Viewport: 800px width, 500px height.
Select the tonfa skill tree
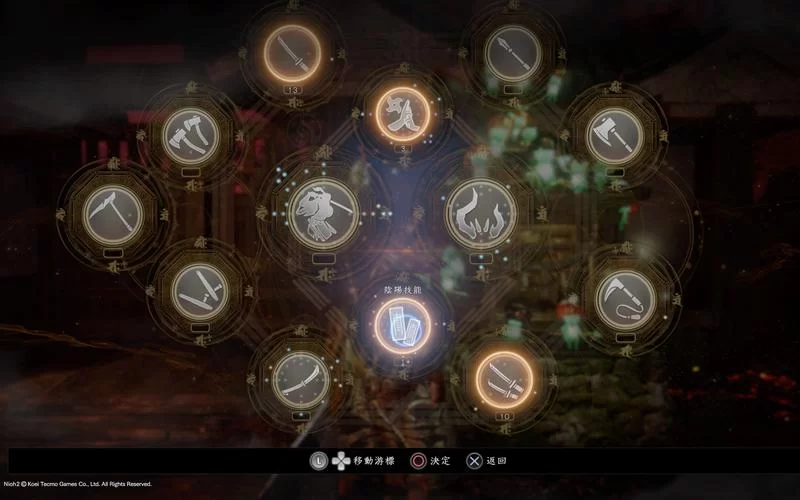point(200,291)
